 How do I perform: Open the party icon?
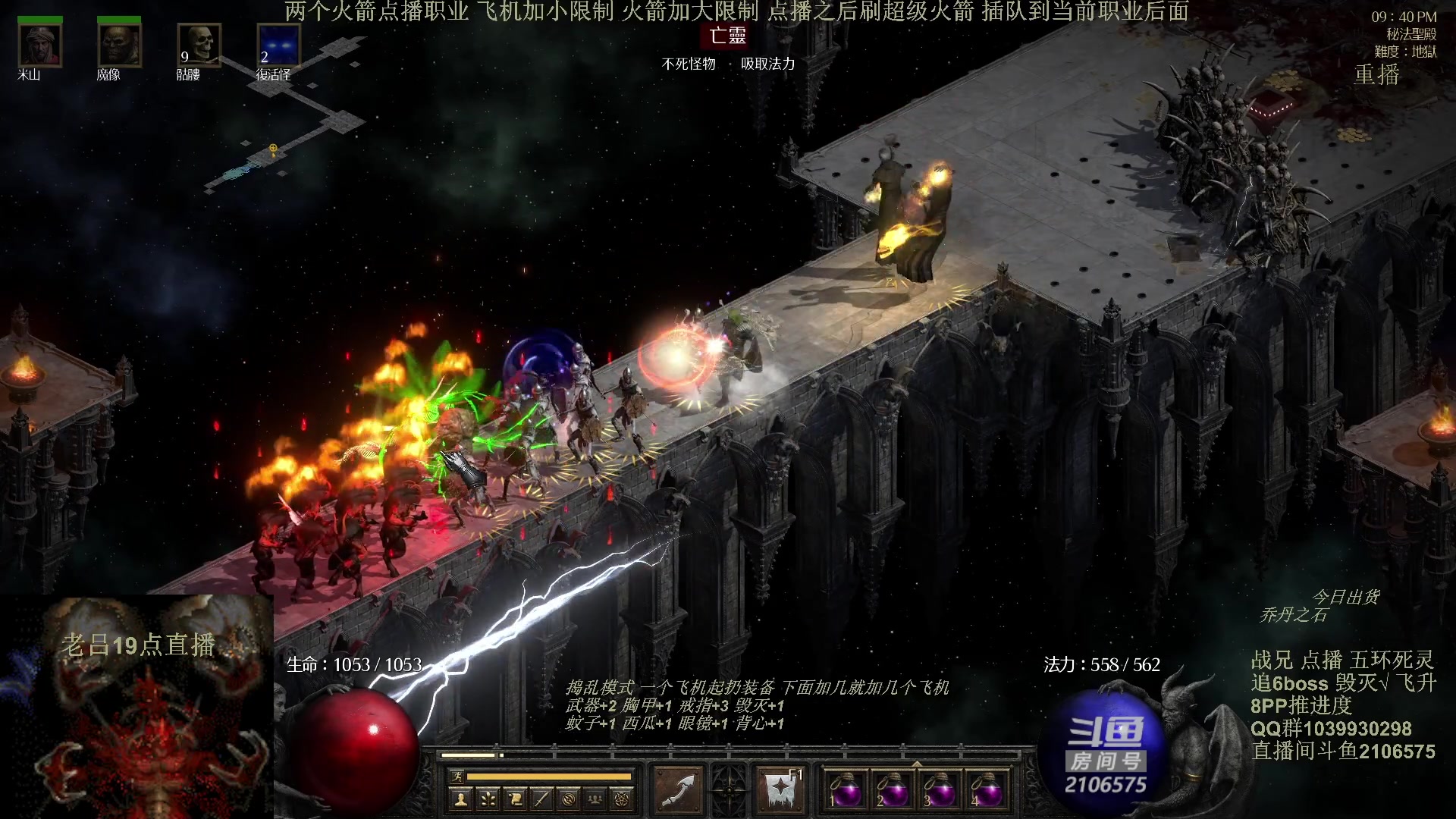click(x=595, y=799)
